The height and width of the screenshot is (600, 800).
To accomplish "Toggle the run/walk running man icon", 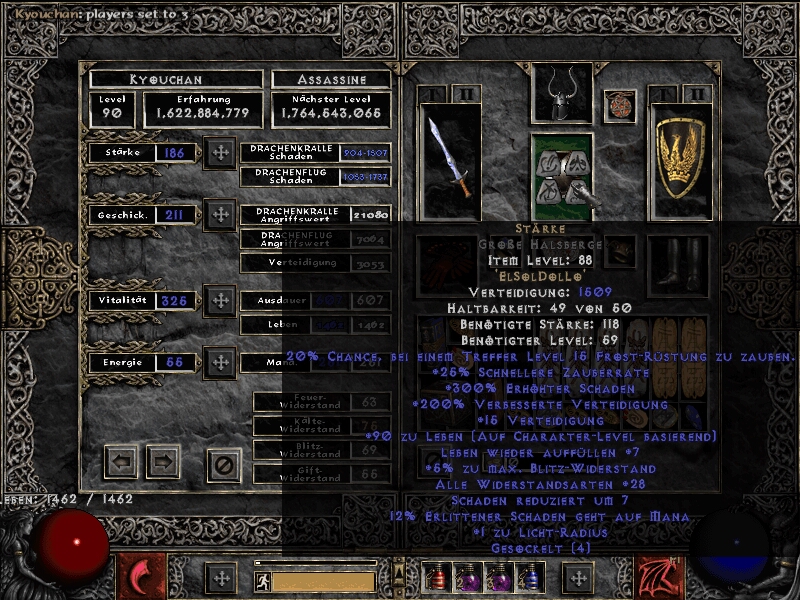I will pyautogui.click(x=262, y=580).
